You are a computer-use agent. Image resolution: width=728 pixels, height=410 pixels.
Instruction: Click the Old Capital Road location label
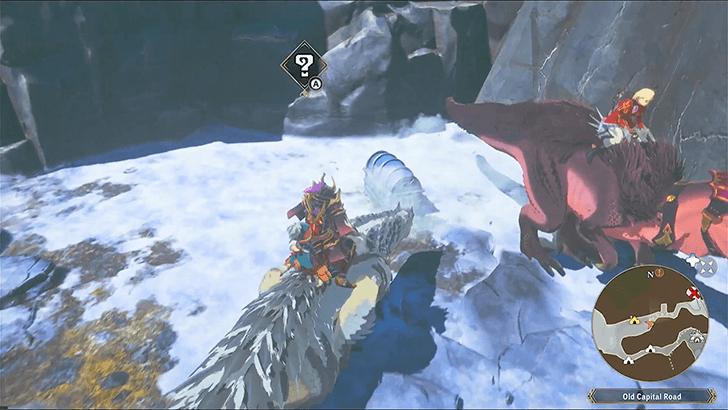pyautogui.click(x=651, y=396)
